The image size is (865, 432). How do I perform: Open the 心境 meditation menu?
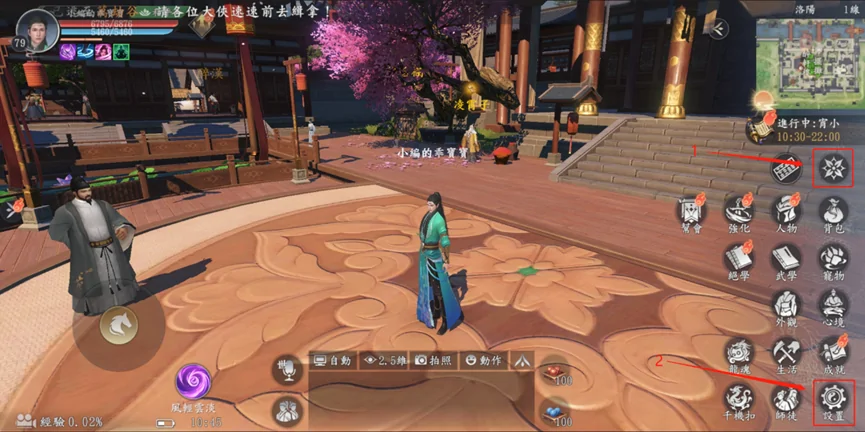tap(833, 305)
